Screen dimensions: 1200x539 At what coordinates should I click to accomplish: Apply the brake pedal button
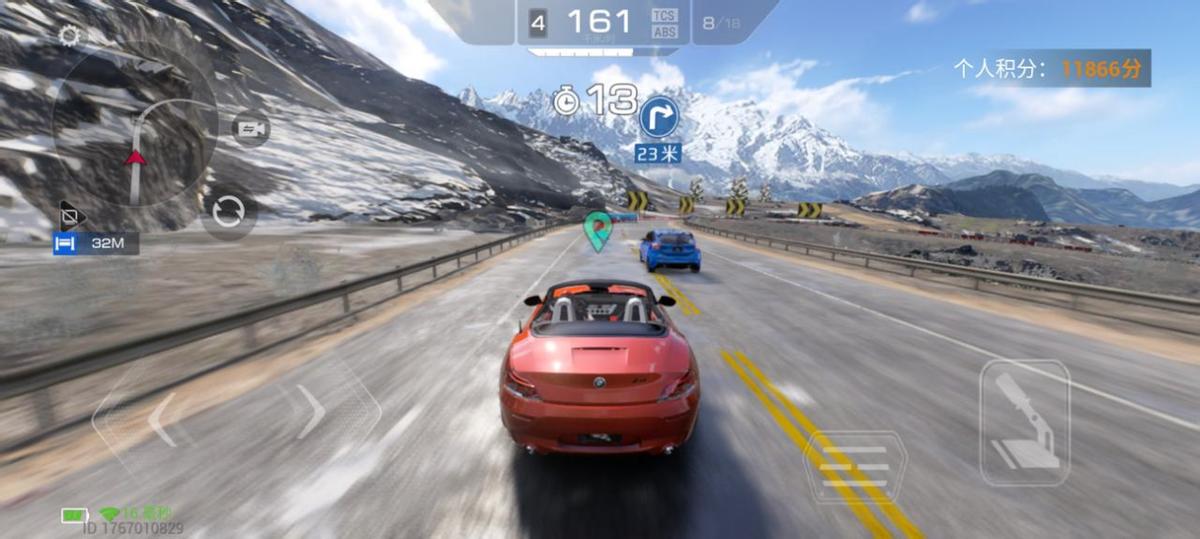pyautogui.click(x=854, y=465)
